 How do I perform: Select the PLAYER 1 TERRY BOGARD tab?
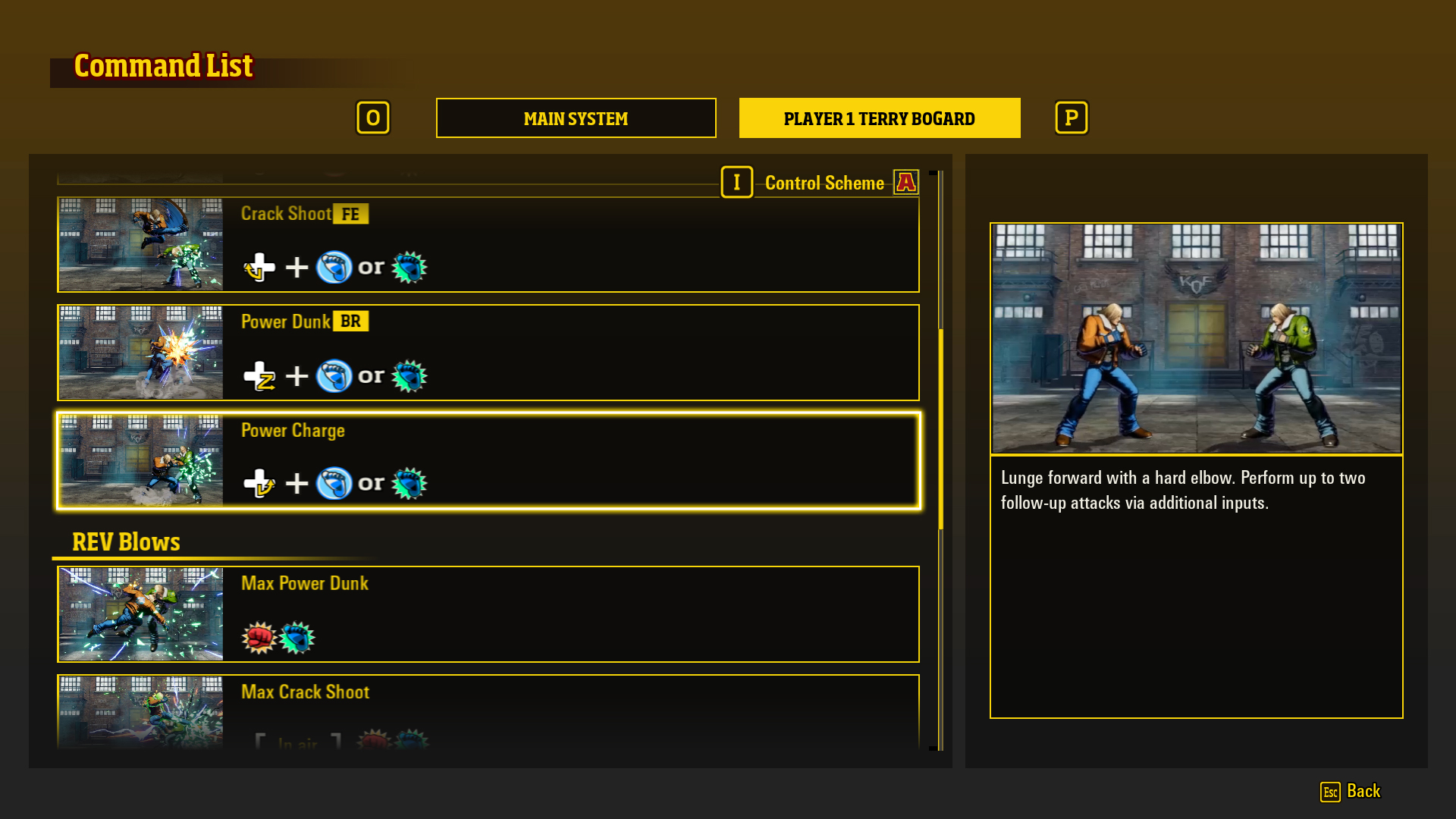coord(879,118)
